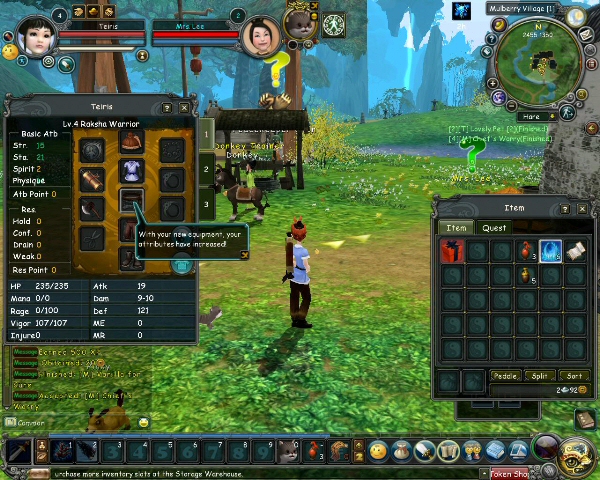
Task: Close the Teiris character window
Action: click(184, 108)
